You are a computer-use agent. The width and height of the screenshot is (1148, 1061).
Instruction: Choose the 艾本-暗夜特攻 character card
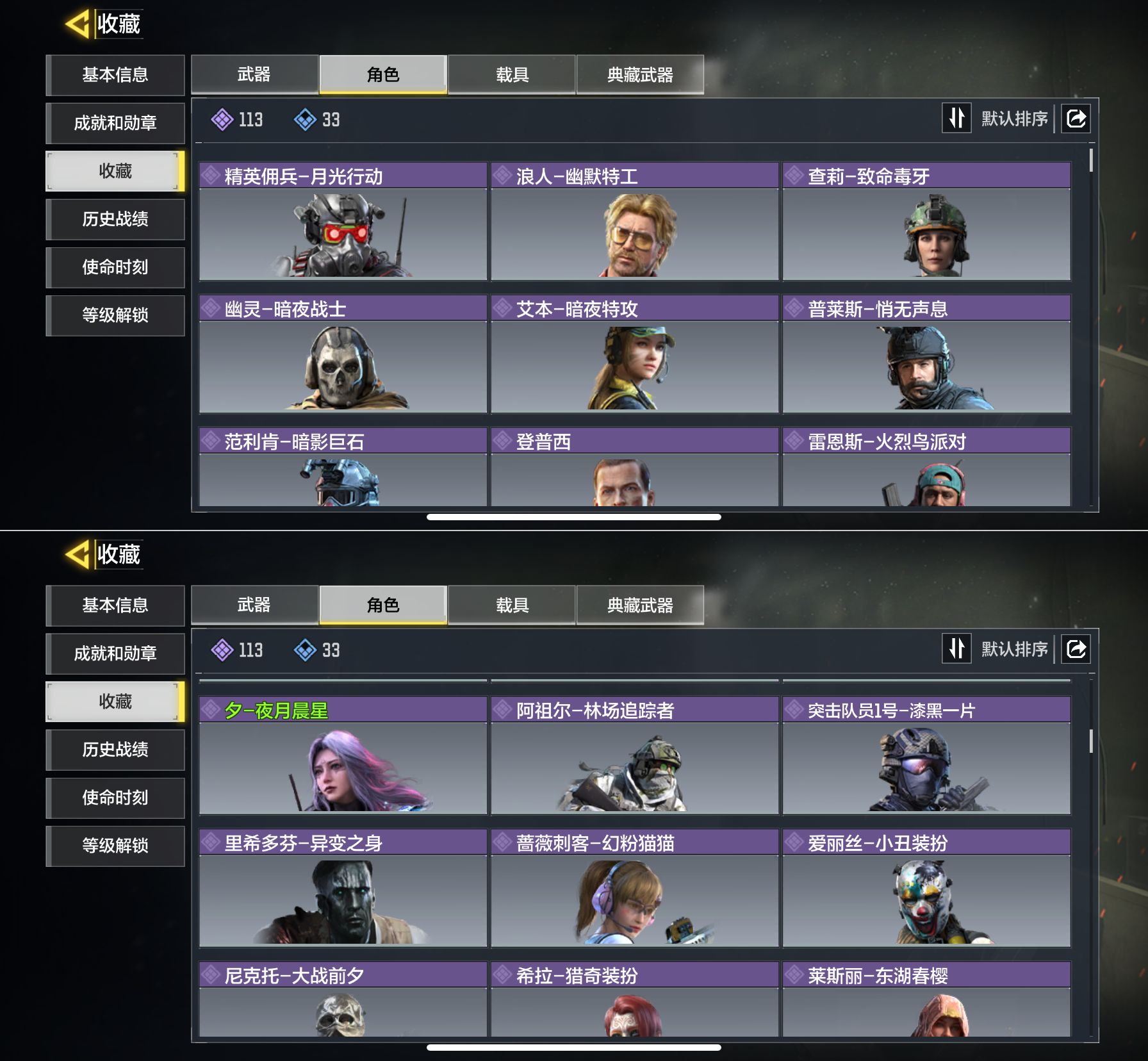634,354
